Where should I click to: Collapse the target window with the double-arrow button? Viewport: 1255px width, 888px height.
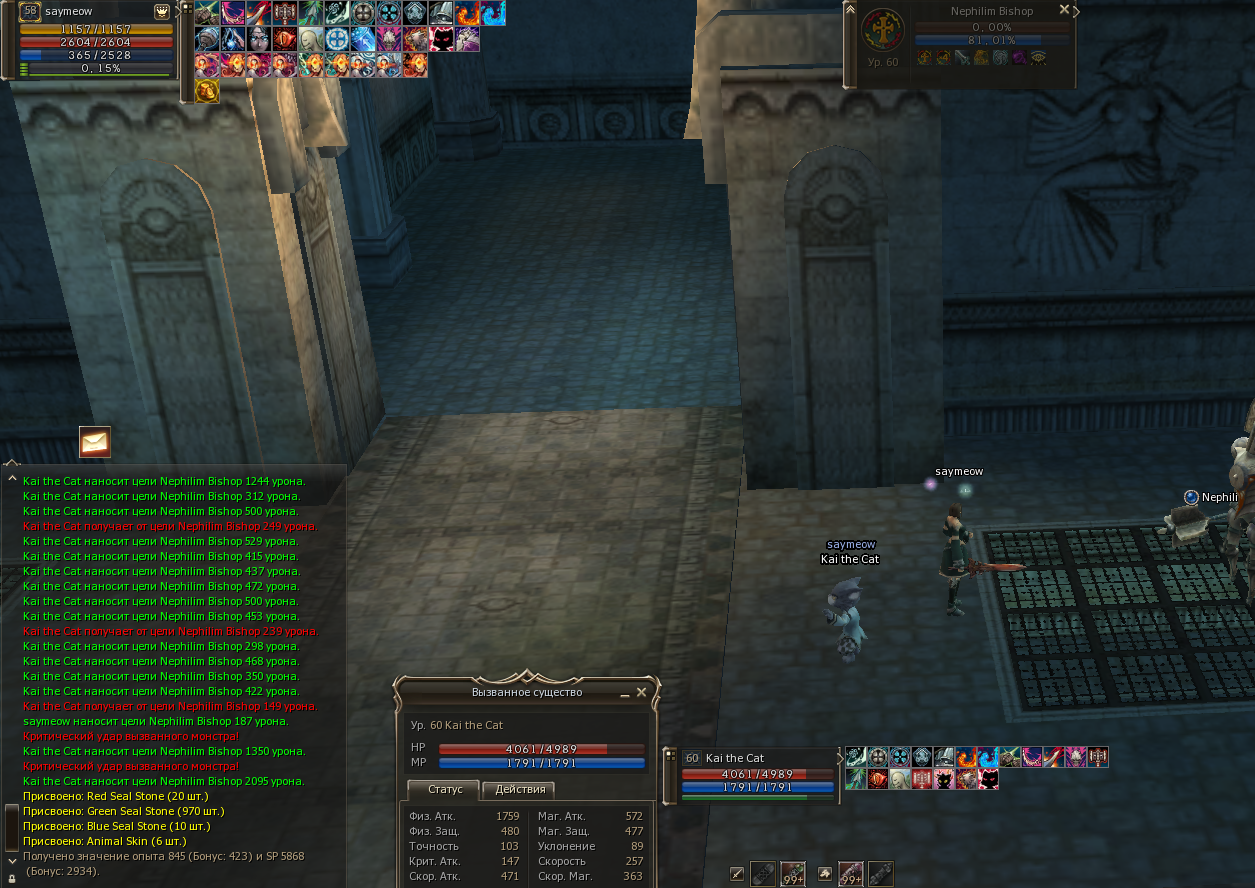[x=850, y=9]
